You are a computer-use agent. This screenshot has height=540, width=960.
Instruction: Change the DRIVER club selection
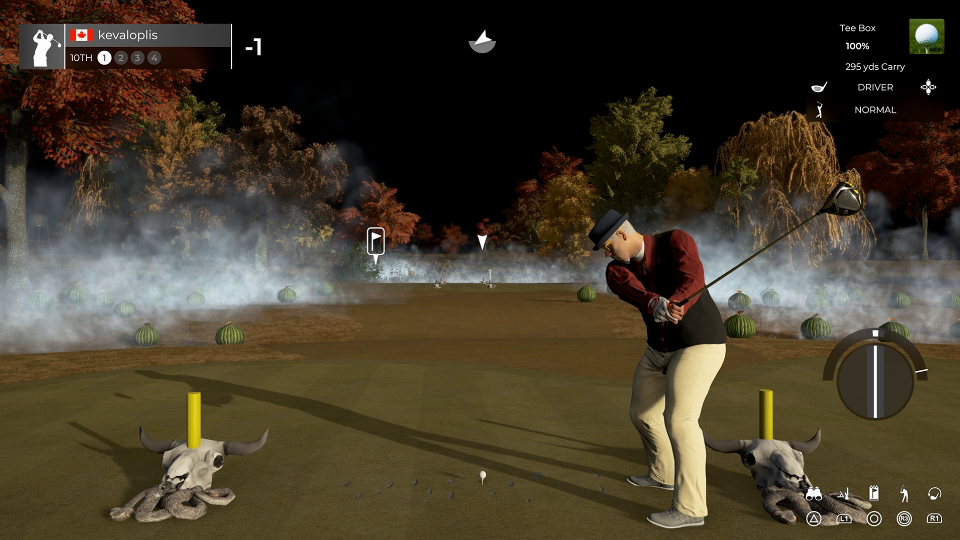point(875,87)
